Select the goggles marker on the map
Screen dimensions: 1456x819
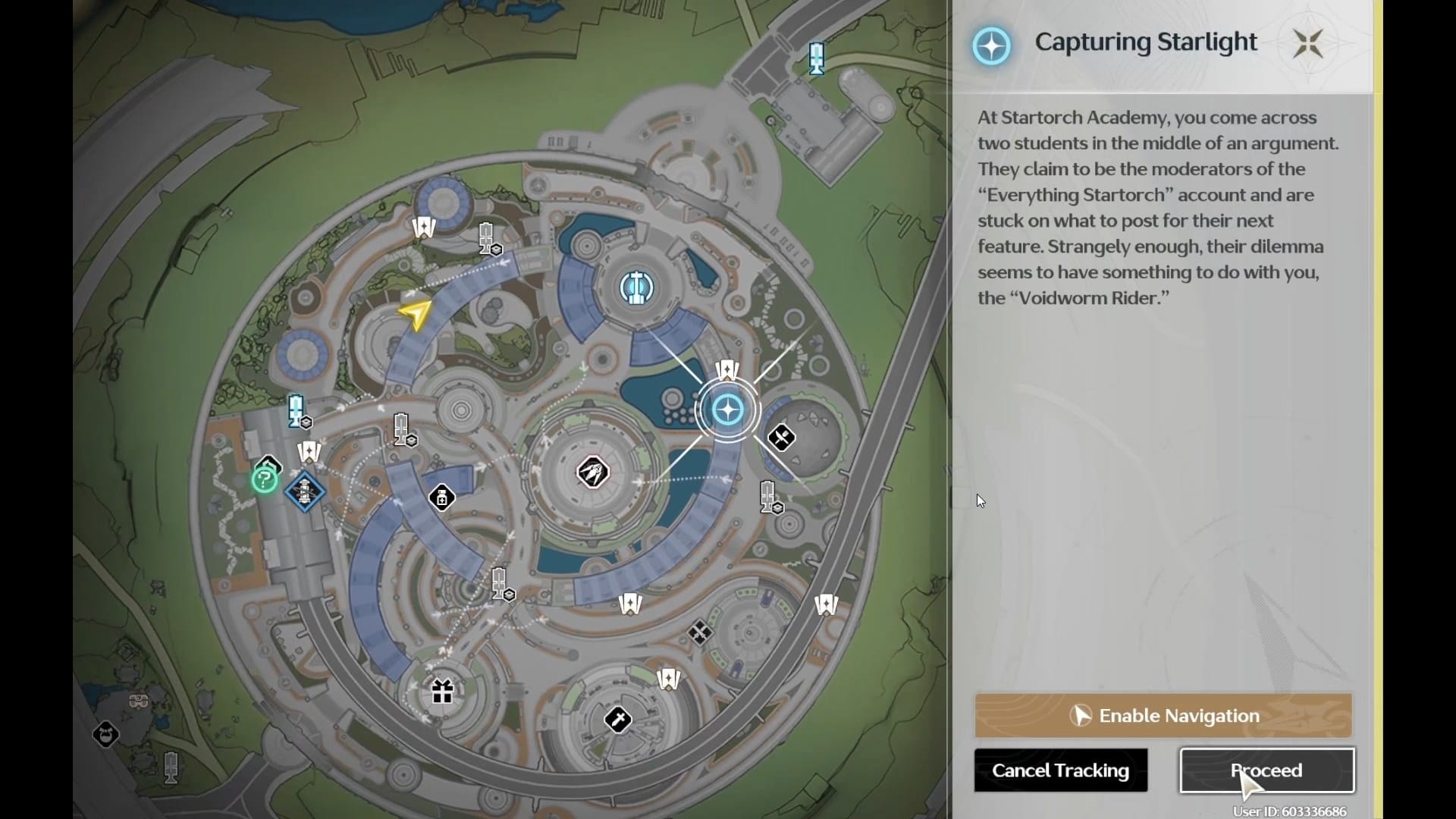coord(139,701)
